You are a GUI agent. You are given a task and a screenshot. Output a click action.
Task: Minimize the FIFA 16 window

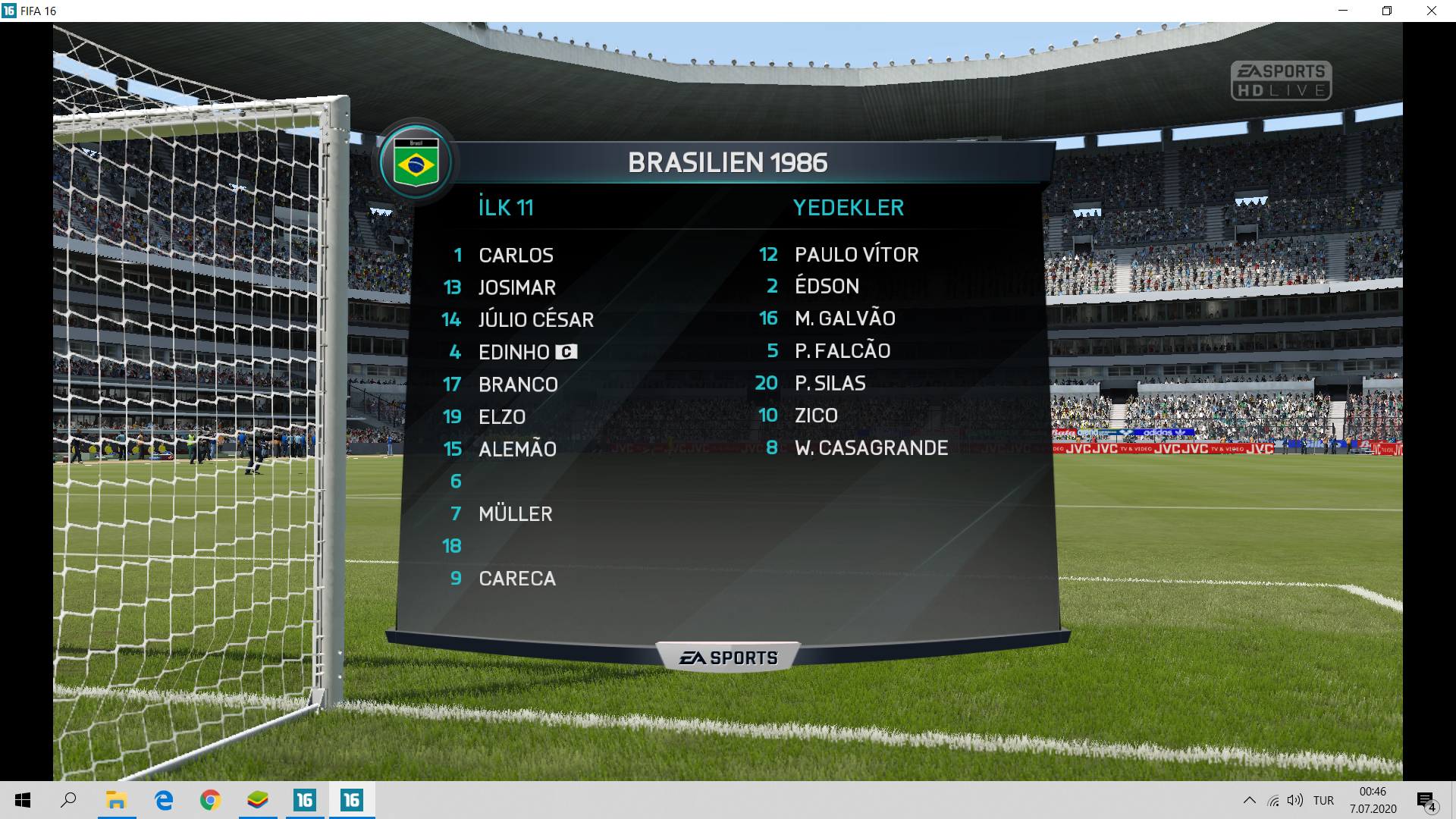(1343, 11)
